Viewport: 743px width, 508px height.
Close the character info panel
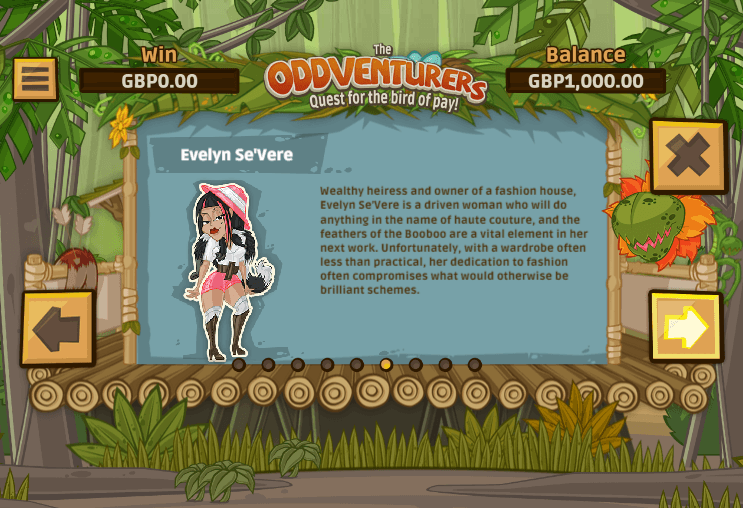tap(688, 156)
